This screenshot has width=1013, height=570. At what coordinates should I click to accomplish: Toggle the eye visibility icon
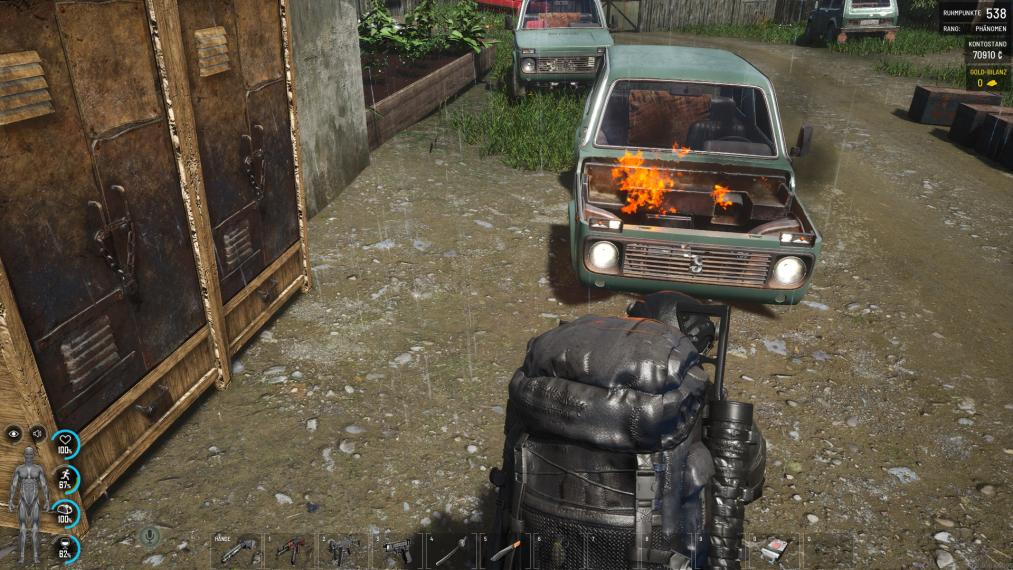point(13,433)
